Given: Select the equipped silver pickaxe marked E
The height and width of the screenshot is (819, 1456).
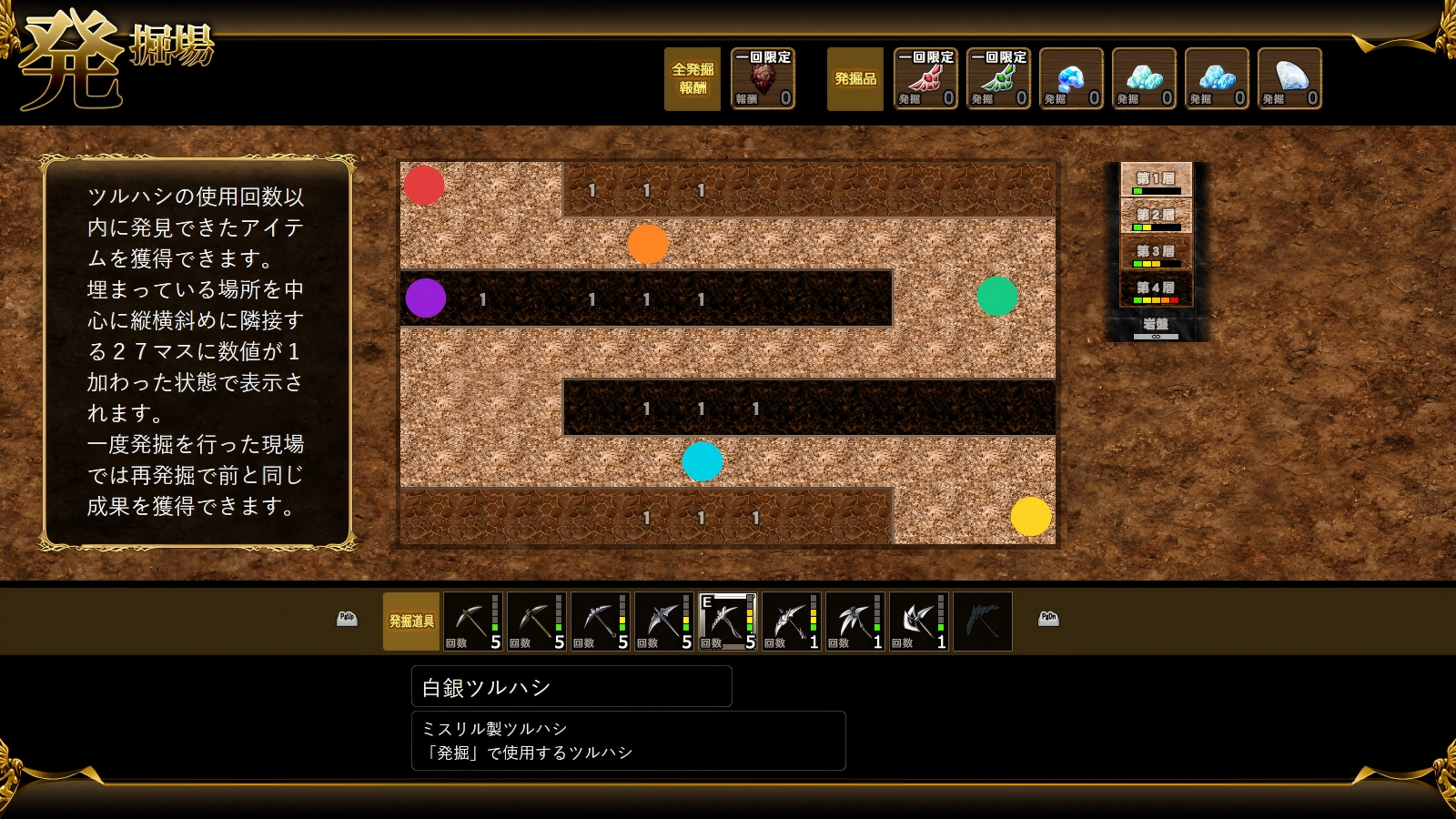Looking at the screenshot, I should click(x=727, y=622).
